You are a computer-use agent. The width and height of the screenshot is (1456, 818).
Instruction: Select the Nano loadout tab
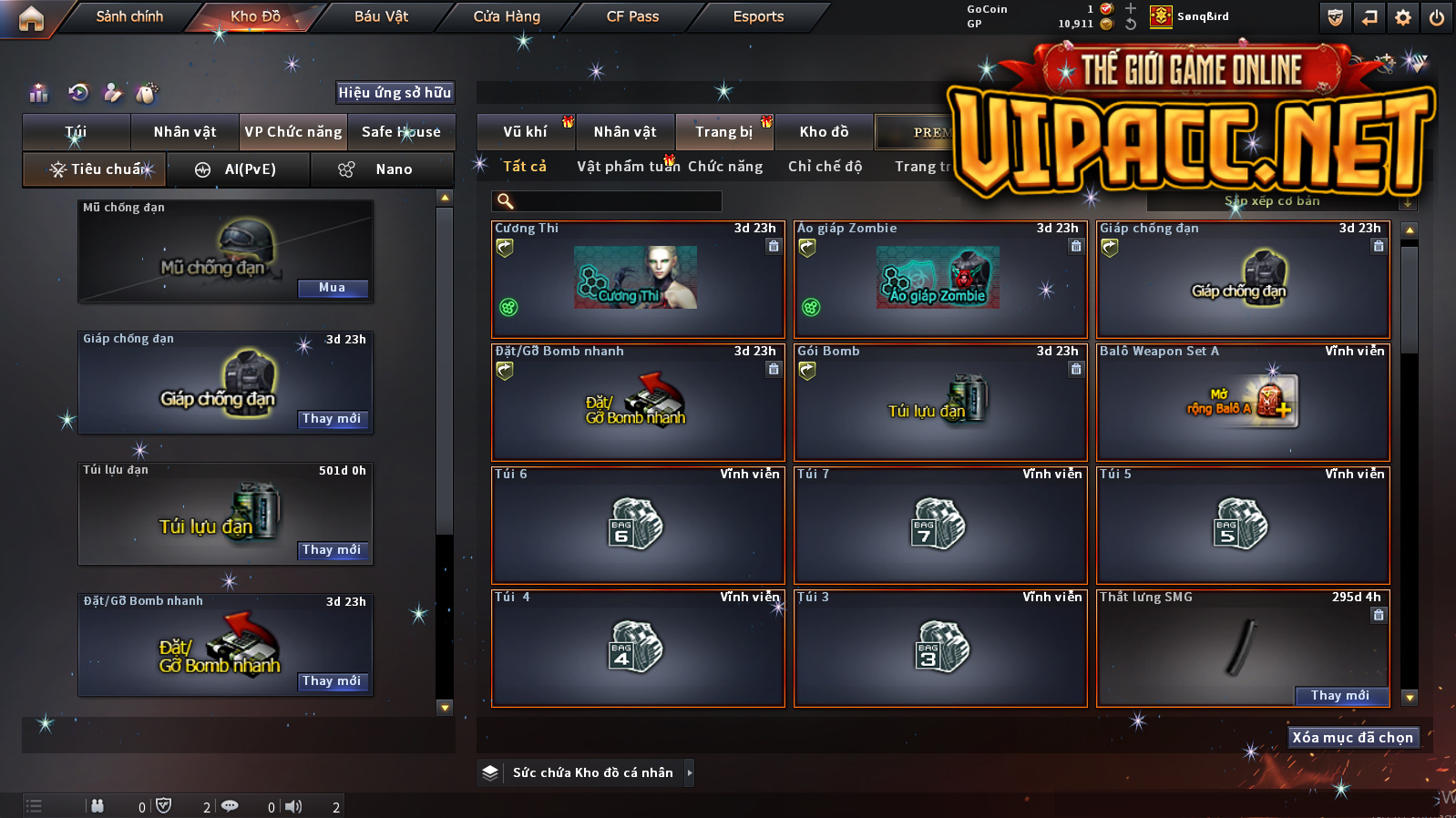coord(382,169)
